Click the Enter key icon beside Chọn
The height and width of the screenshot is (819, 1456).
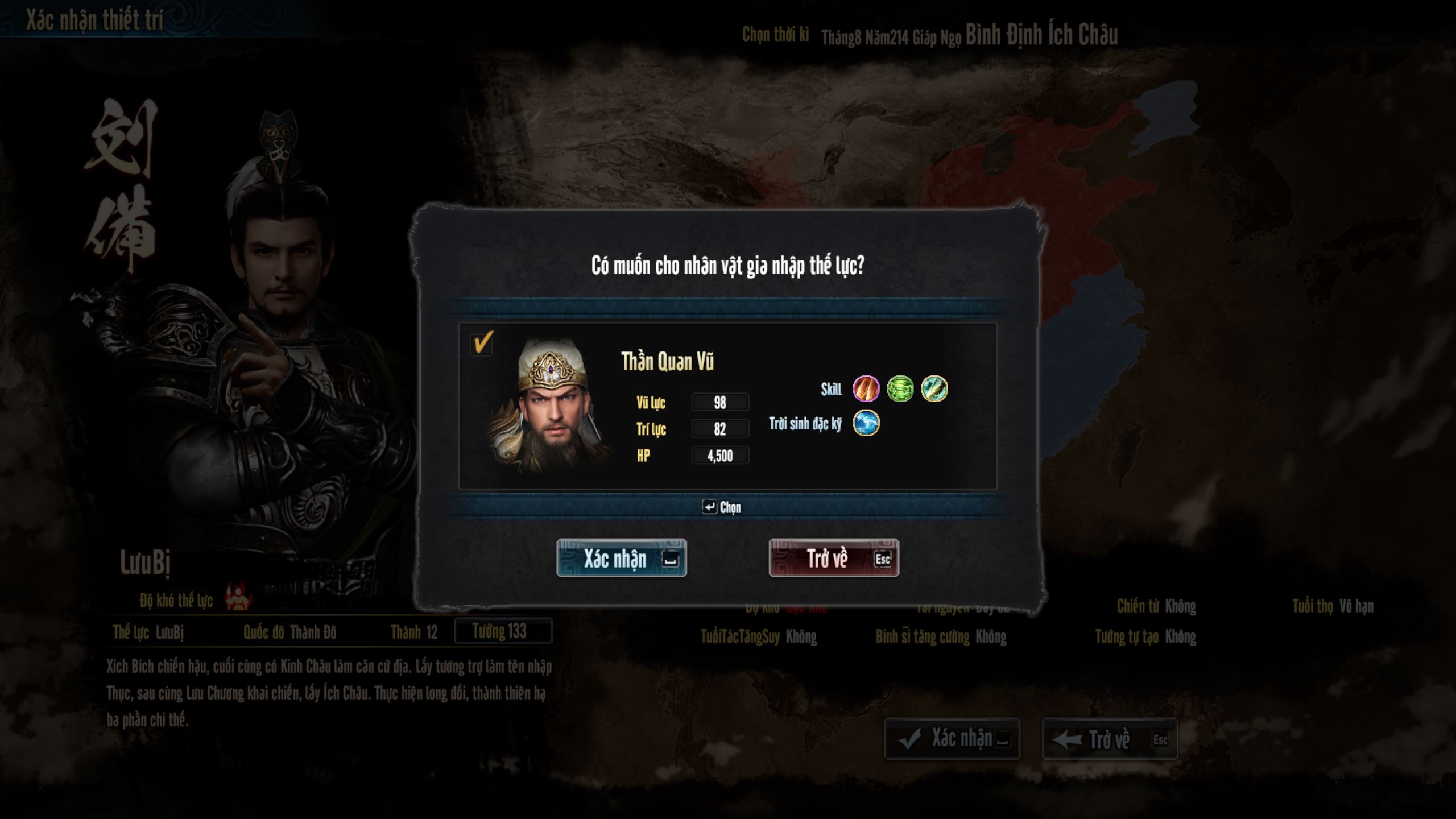[x=710, y=508]
